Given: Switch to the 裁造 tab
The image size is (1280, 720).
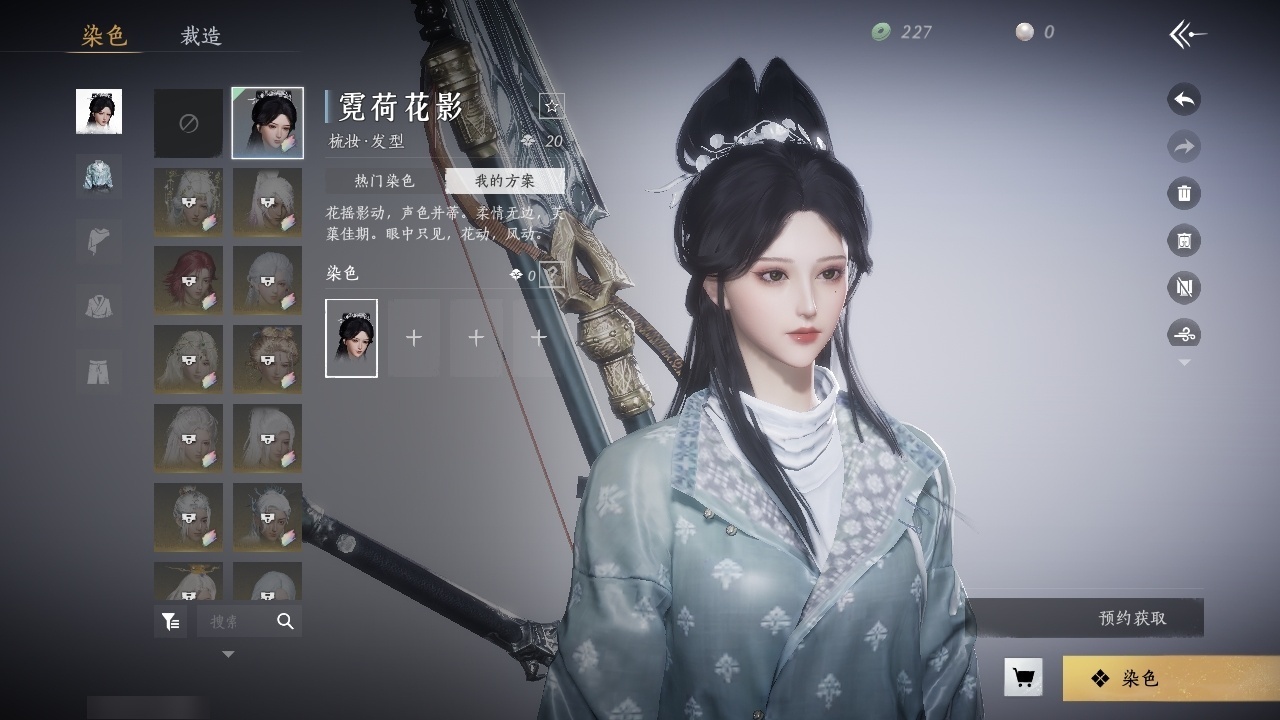Looking at the screenshot, I should point(201,36).
